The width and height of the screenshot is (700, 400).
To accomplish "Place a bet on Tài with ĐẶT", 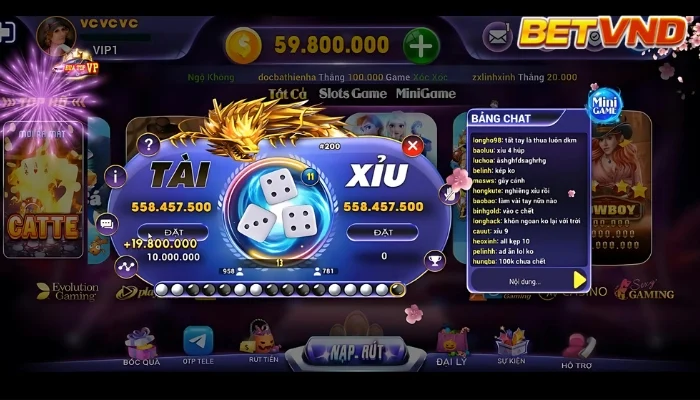I will pyautogui.click(x=173, y=232).
